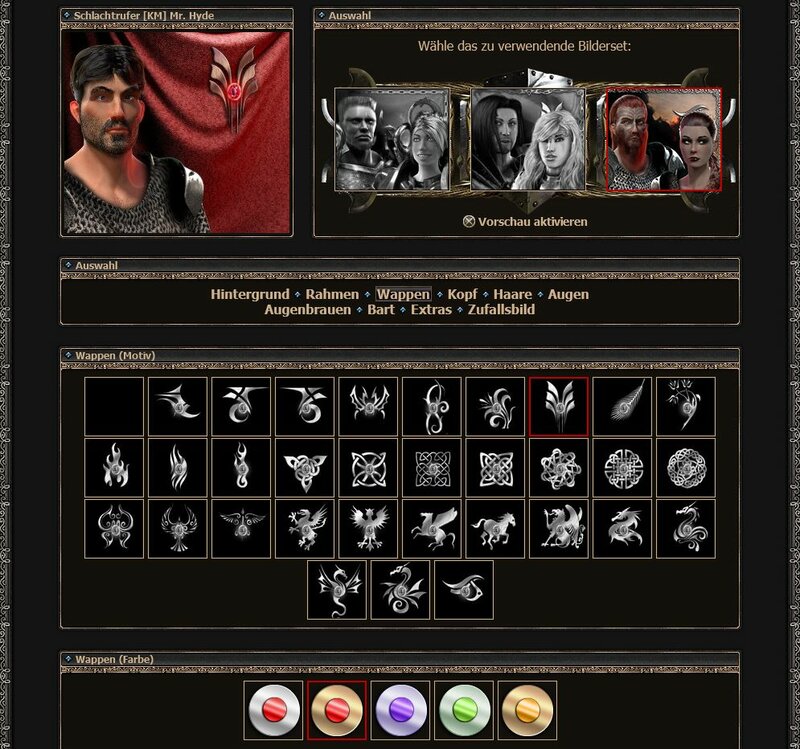The width and height of the screenshot is (800, 749).
Task: Select the Kopf category
Action: point(462,294)
